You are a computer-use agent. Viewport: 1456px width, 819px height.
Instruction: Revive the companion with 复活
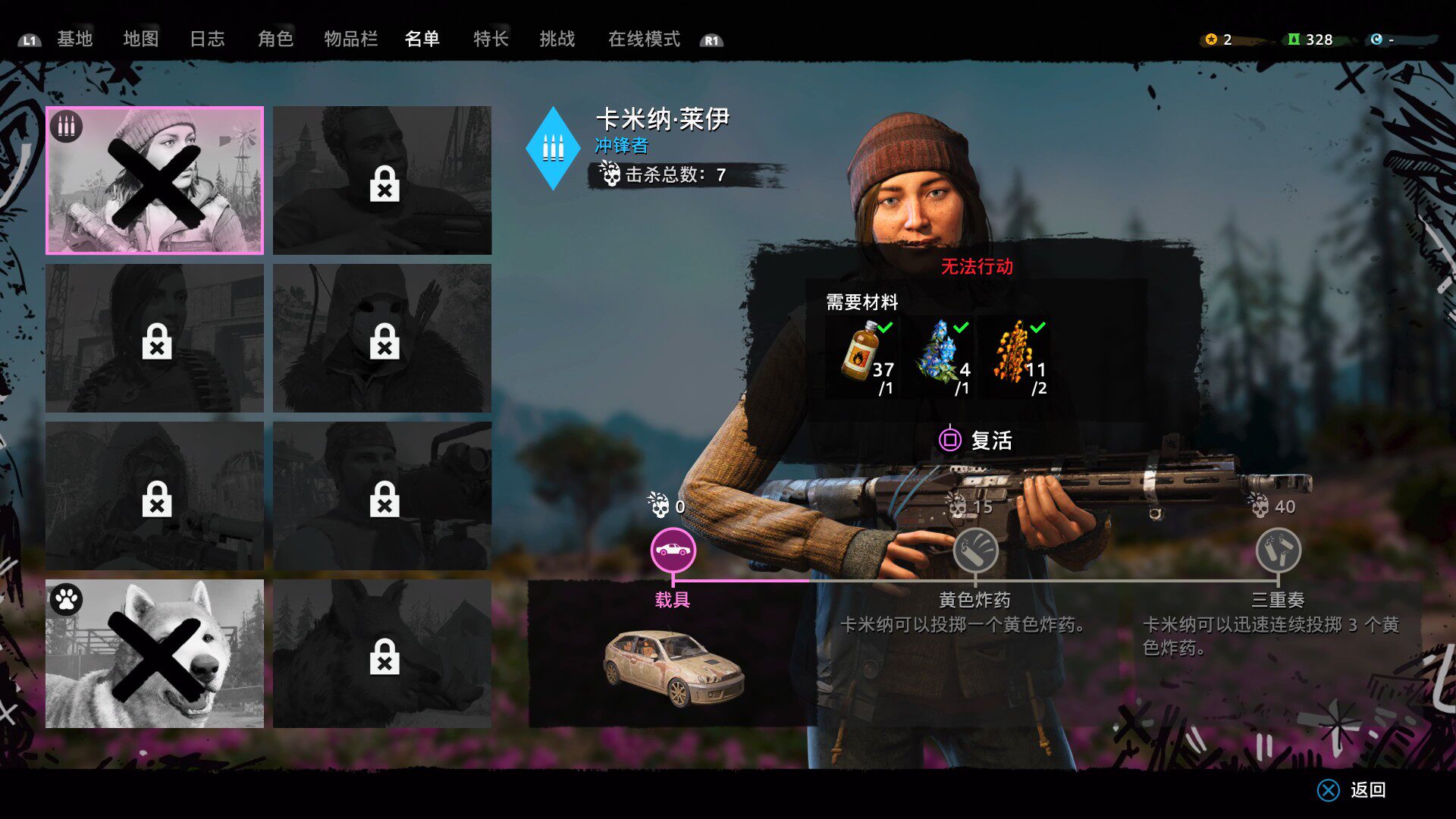click(977, 441)
